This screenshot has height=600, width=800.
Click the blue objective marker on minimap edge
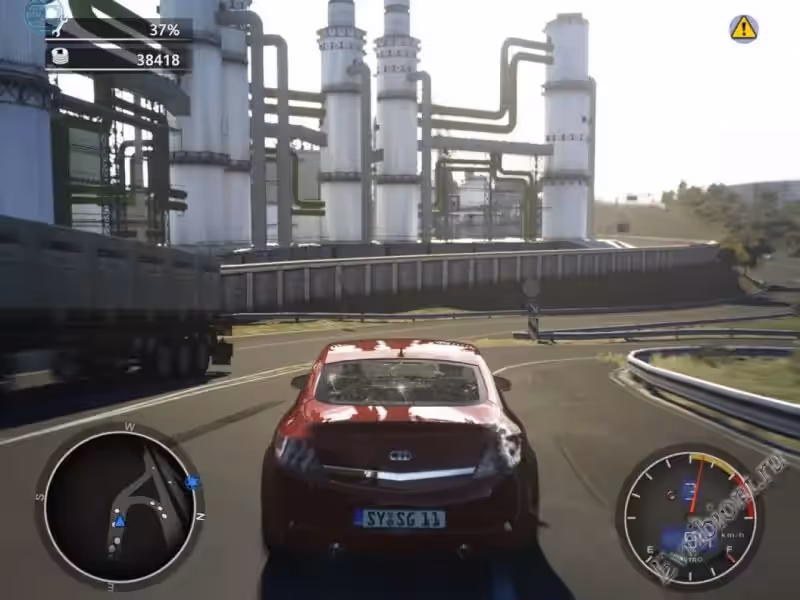pos(192,482)
